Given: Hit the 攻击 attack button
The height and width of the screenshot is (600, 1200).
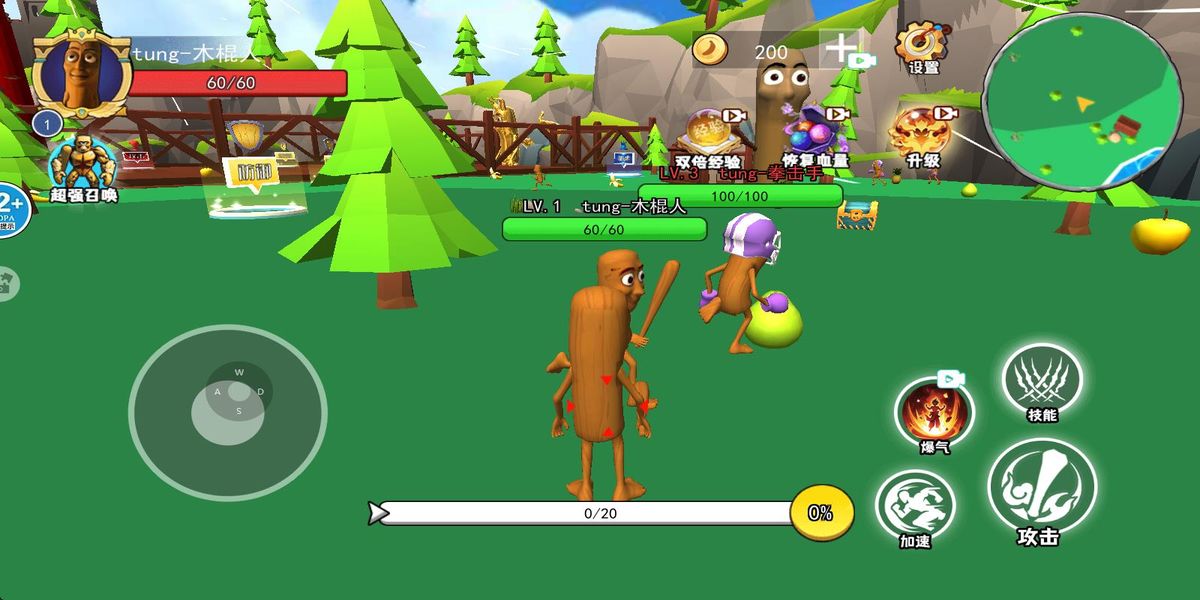Looking at the screenshot, I should click(1041, 490).
